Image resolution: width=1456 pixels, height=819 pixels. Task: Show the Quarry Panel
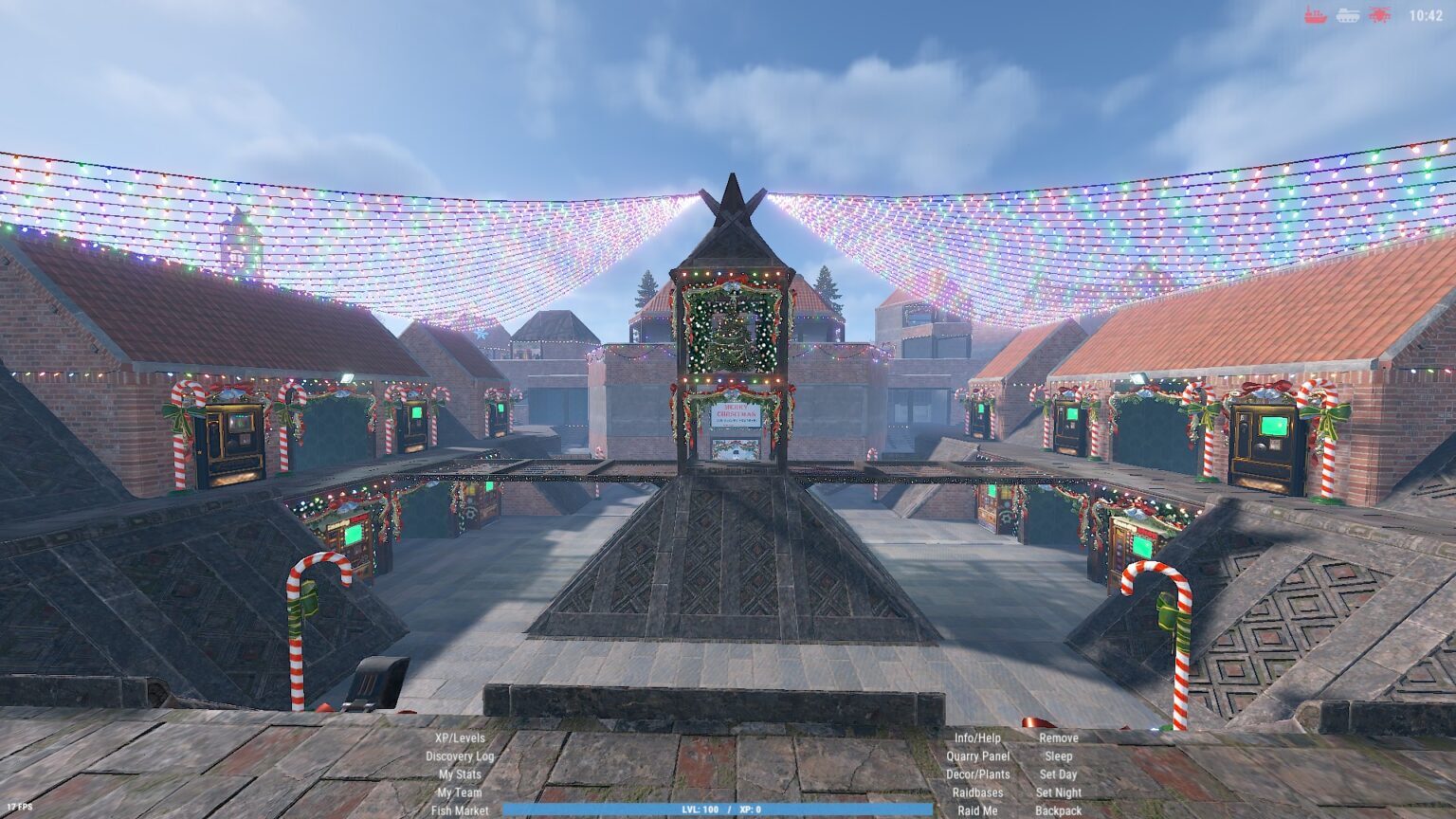click(977, 756)
